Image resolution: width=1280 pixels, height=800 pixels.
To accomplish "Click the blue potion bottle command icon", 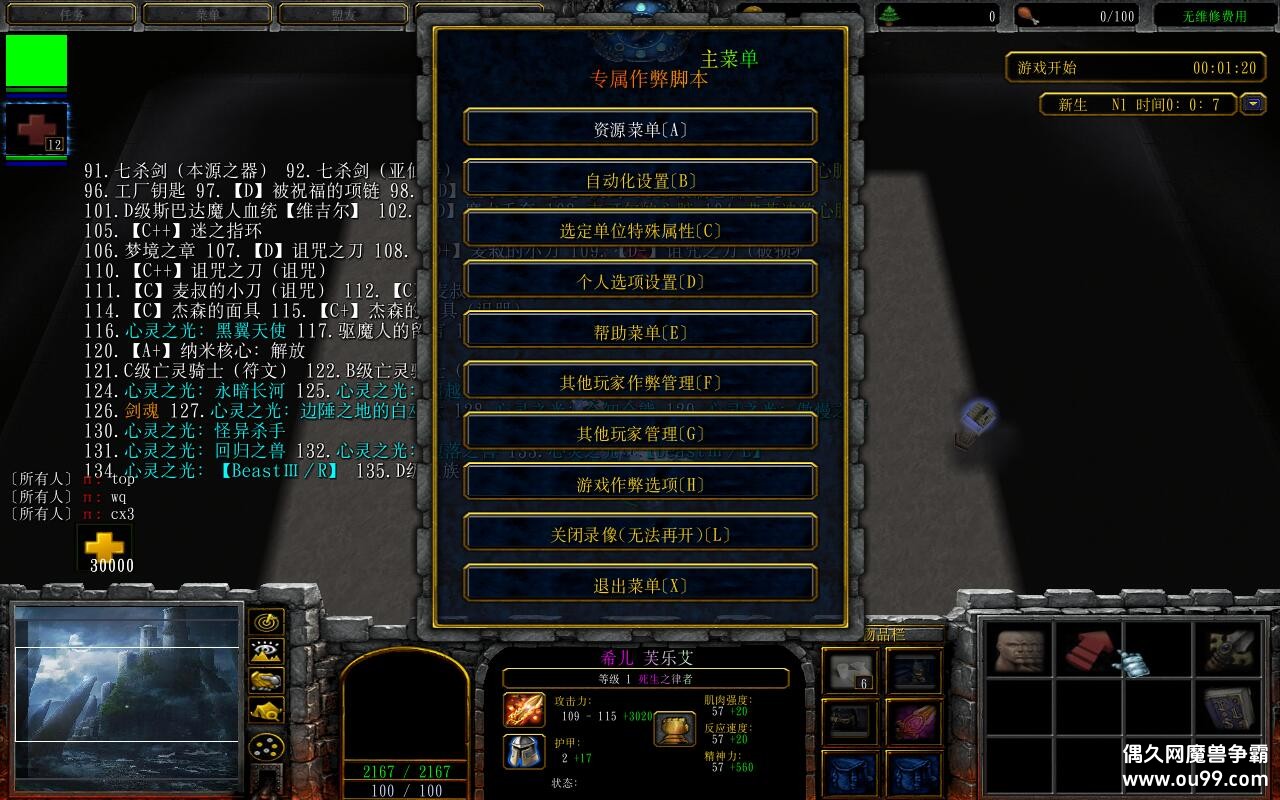I will (1135, 665).
